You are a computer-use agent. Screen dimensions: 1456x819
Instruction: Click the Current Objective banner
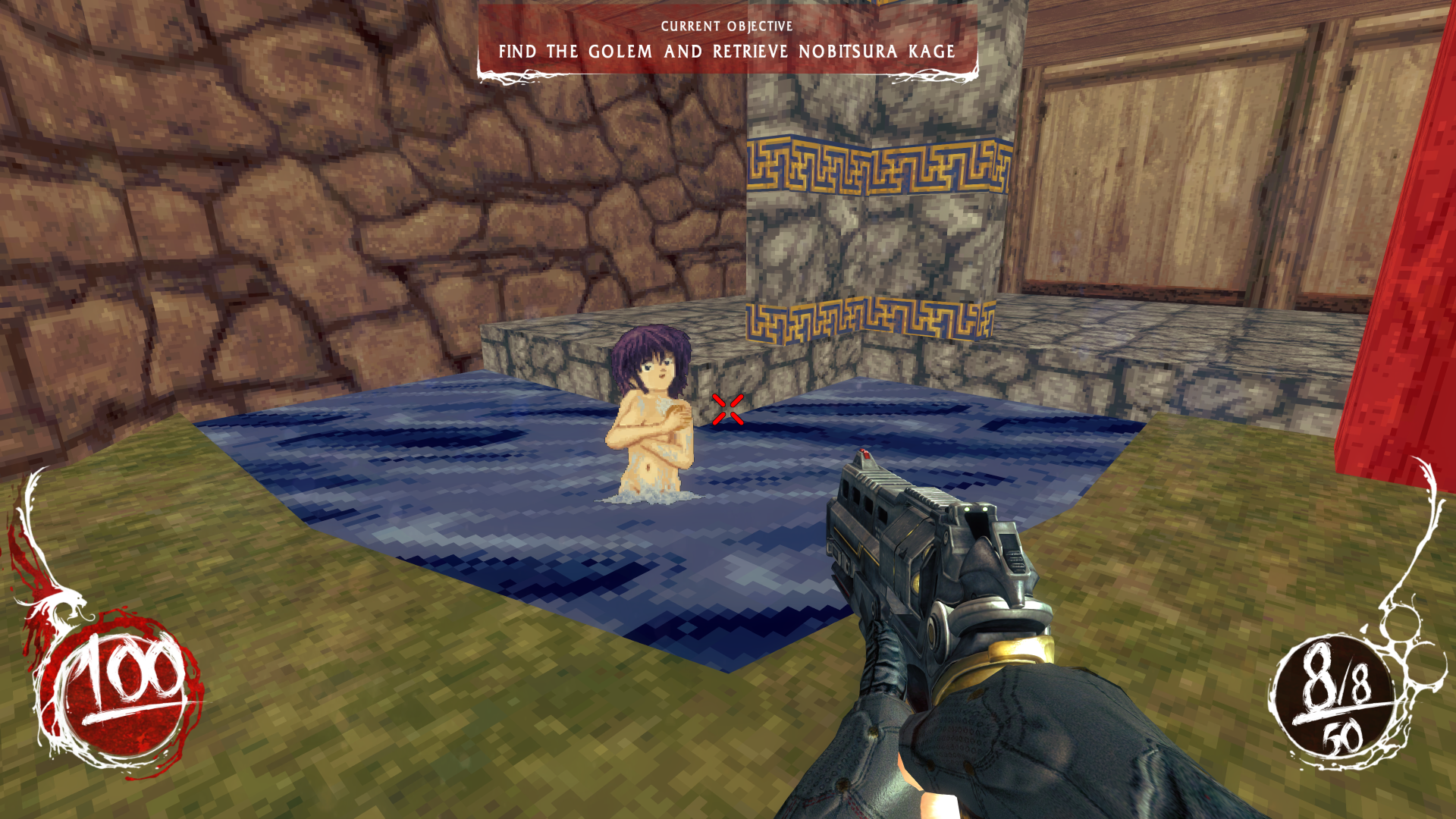726,42
